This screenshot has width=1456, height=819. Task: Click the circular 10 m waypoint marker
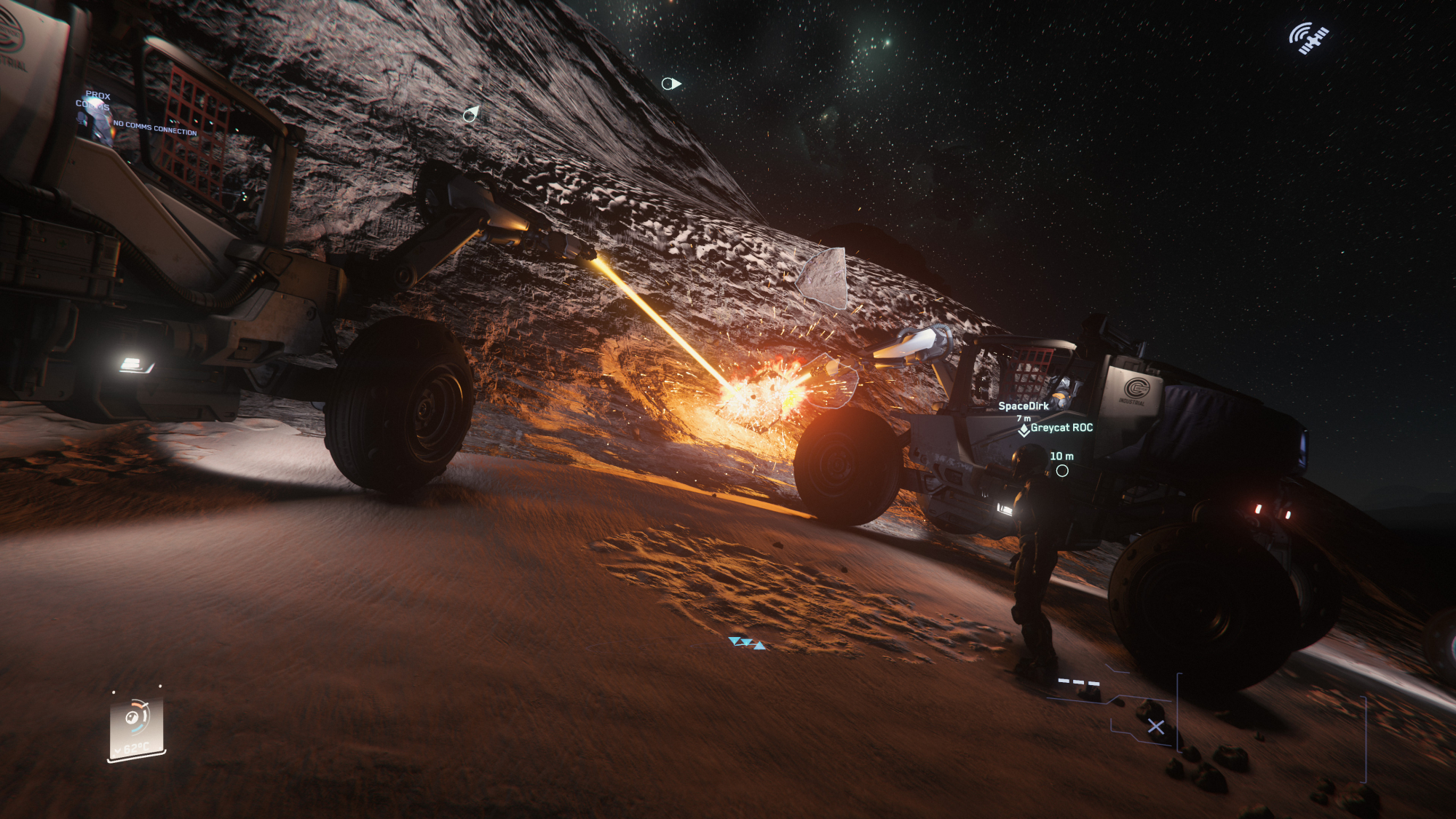coord(1062,471)
